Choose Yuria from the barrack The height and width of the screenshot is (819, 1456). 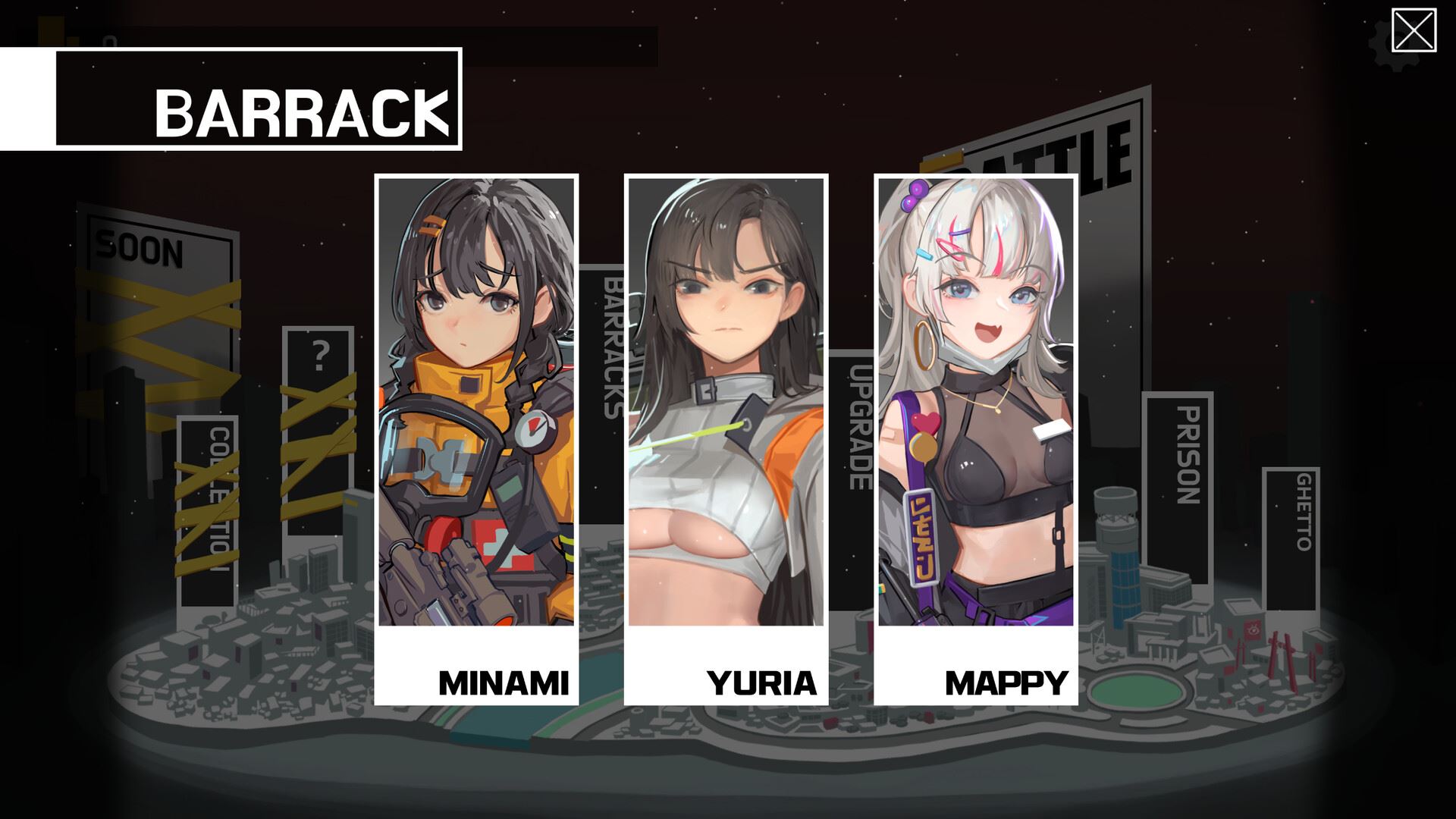(x=726, y=439)
